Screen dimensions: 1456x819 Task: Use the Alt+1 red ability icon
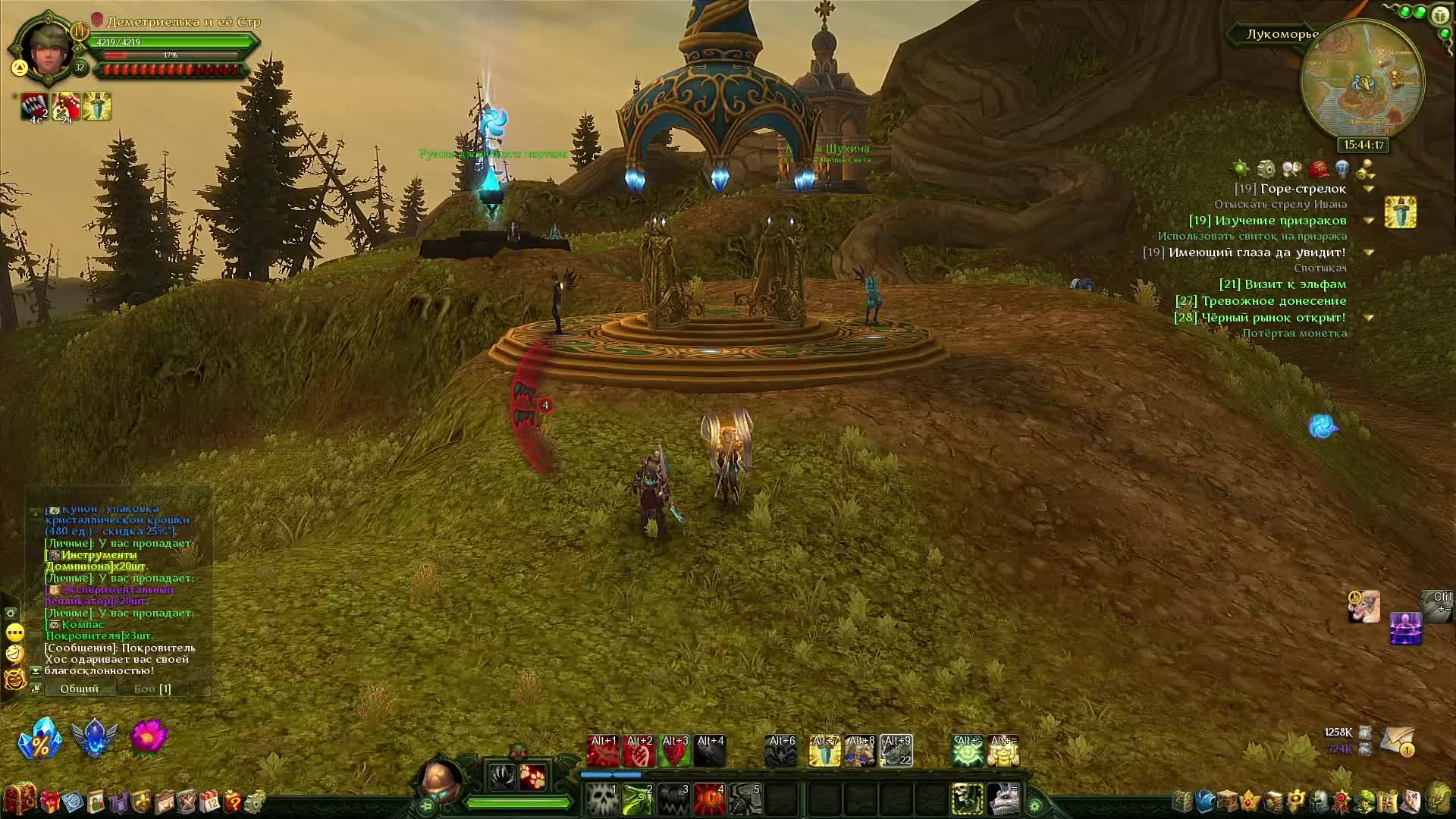point(603,751)
